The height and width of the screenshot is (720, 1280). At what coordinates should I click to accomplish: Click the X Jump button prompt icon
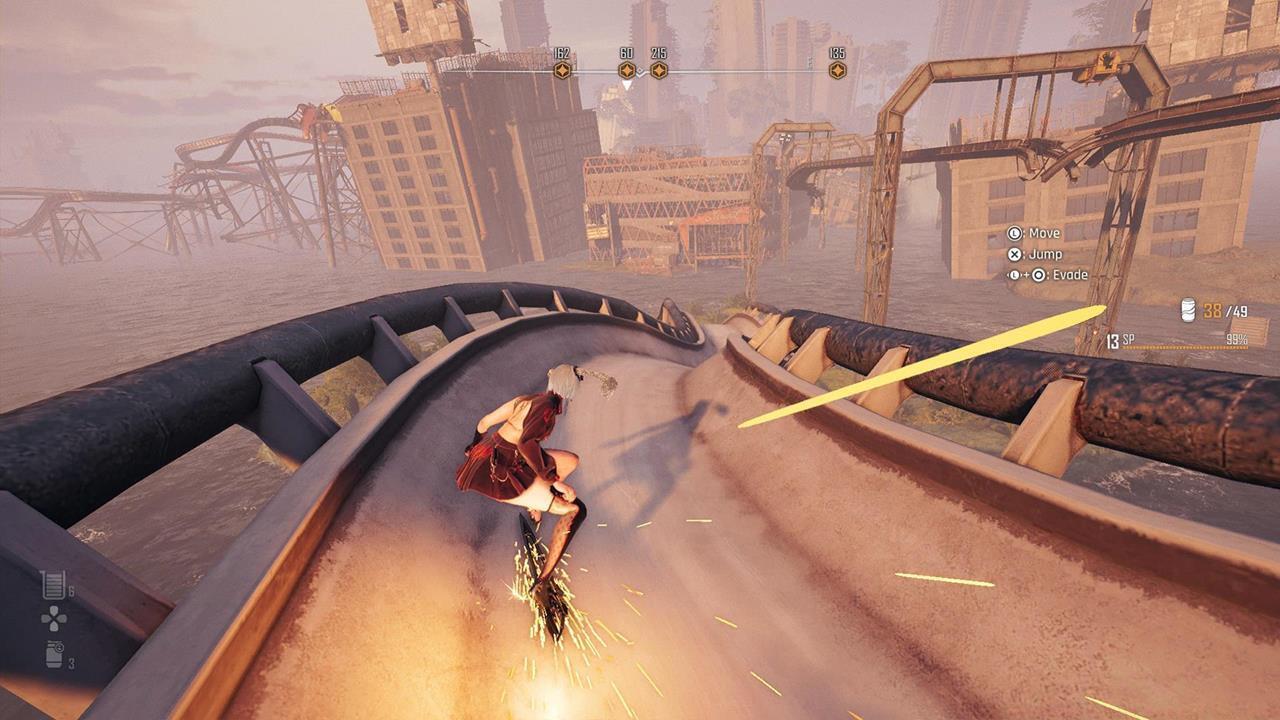pyautogui.click(x=1014, y=254)
